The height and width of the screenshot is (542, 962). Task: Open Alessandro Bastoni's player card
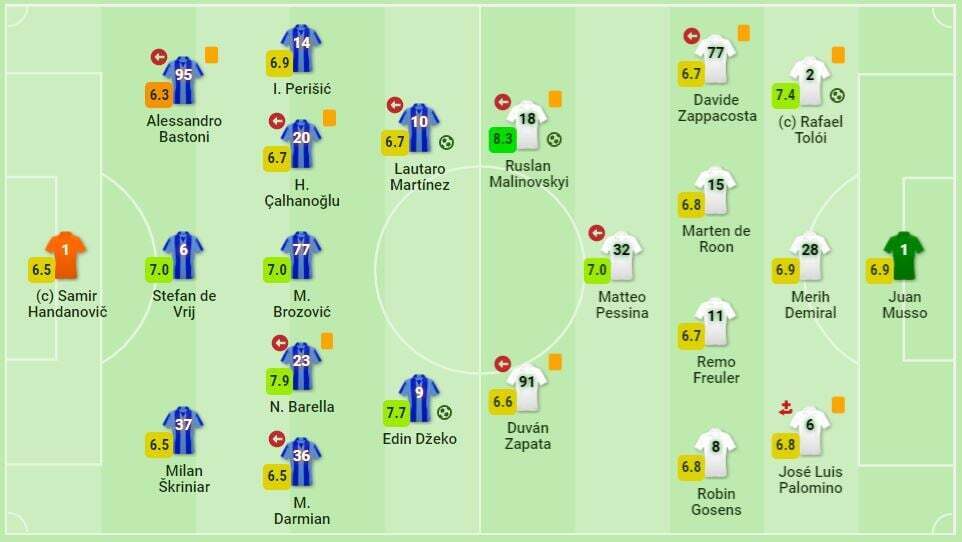pos(183,80)
